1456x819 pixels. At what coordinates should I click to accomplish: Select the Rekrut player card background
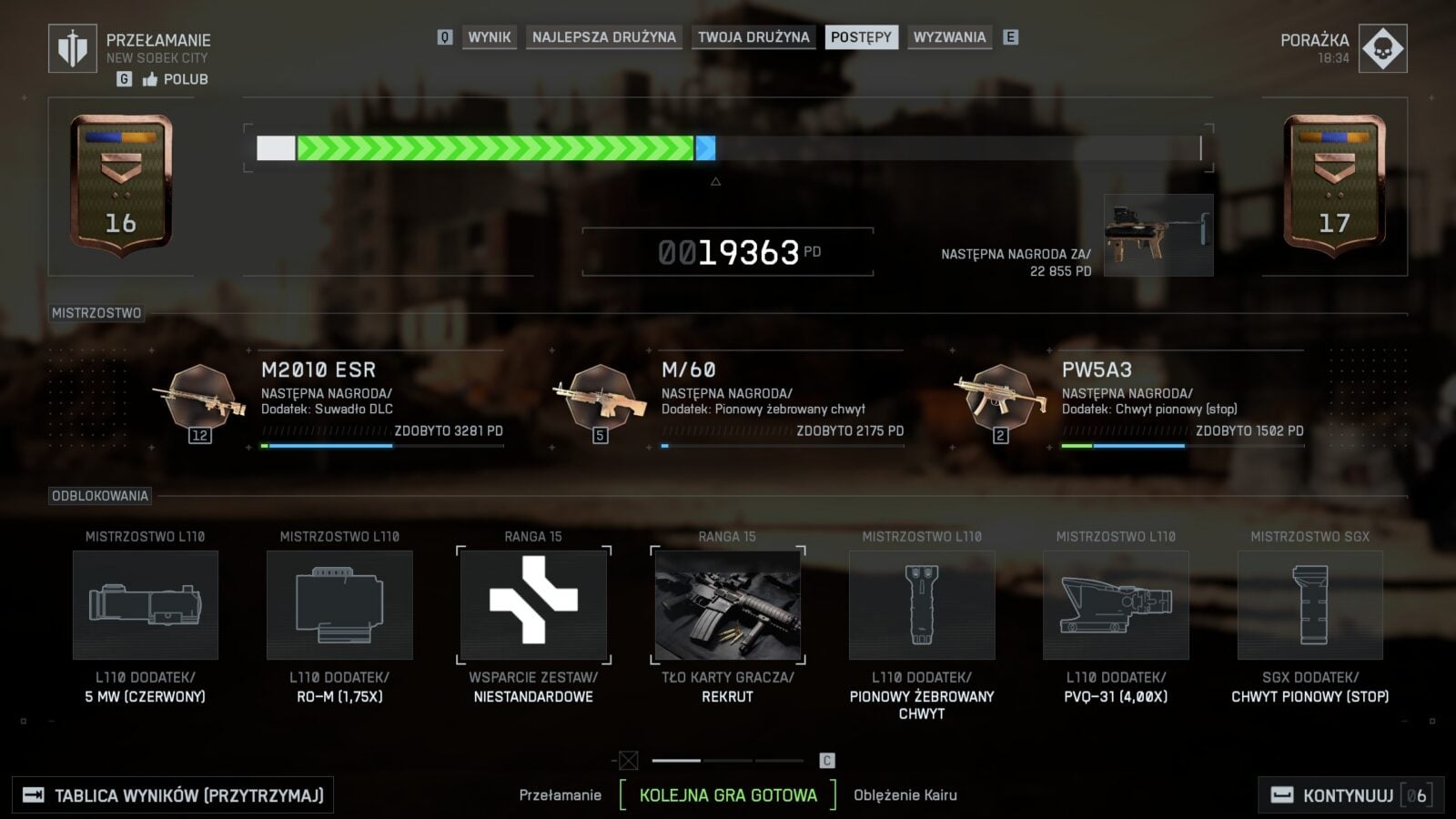tap(728, 605)
